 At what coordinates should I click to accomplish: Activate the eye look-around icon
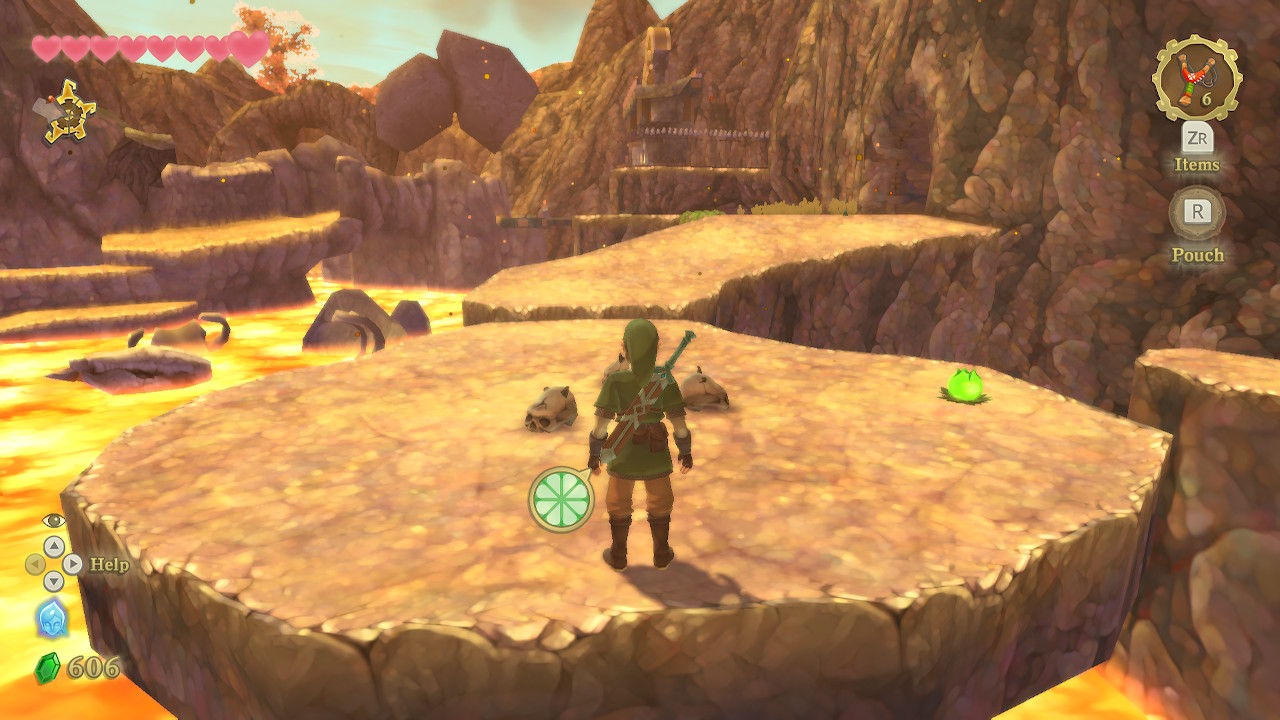coord(53,520)
